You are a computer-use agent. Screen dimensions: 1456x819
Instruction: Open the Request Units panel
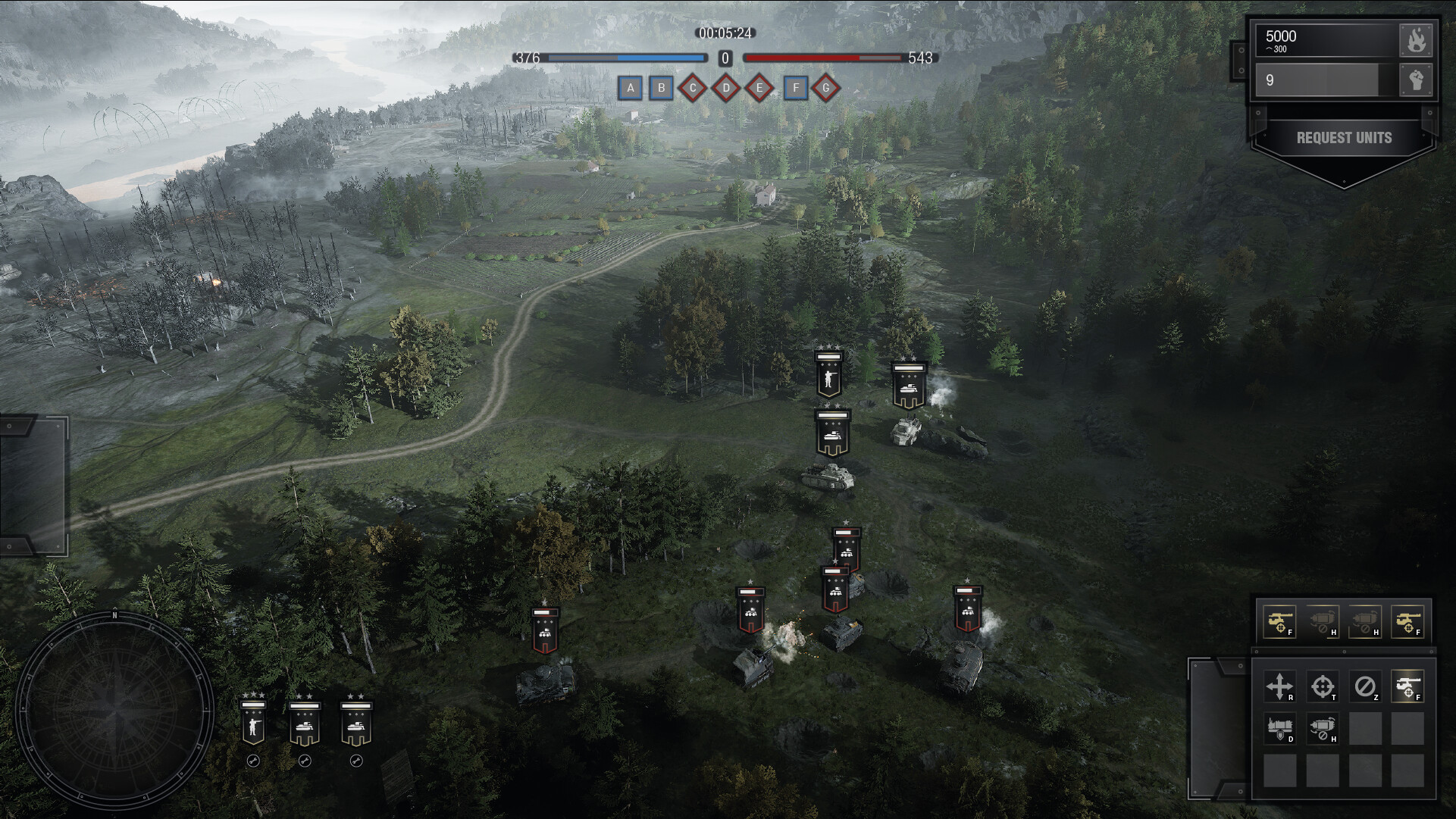1344,138
